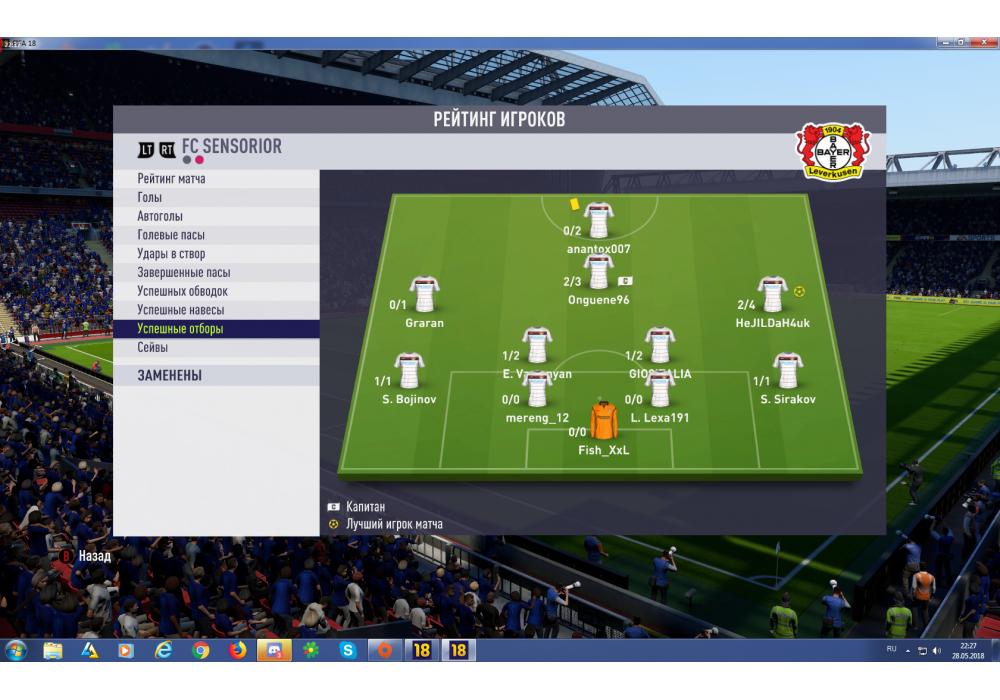Viewport: 1000px width, 700px height.
Task: Close the game window
Action: [983, 43]
